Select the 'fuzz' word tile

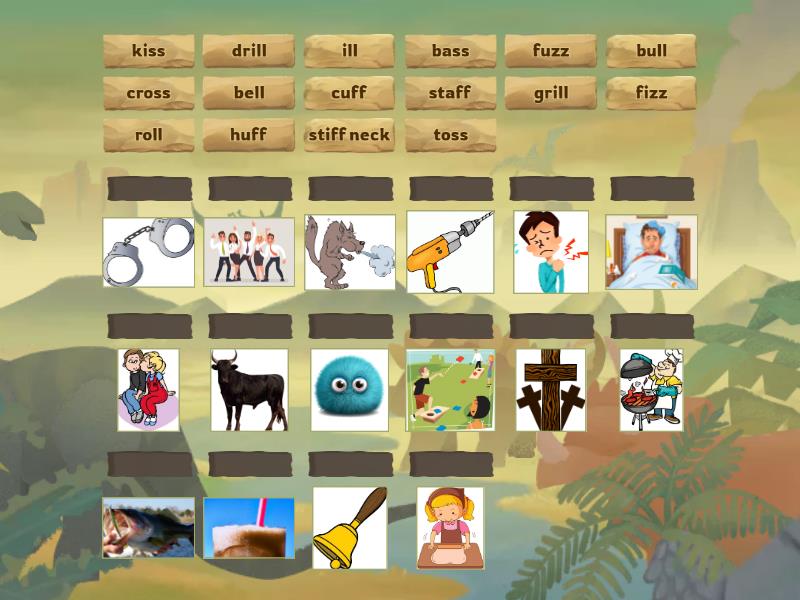click(x=551, y=51)
